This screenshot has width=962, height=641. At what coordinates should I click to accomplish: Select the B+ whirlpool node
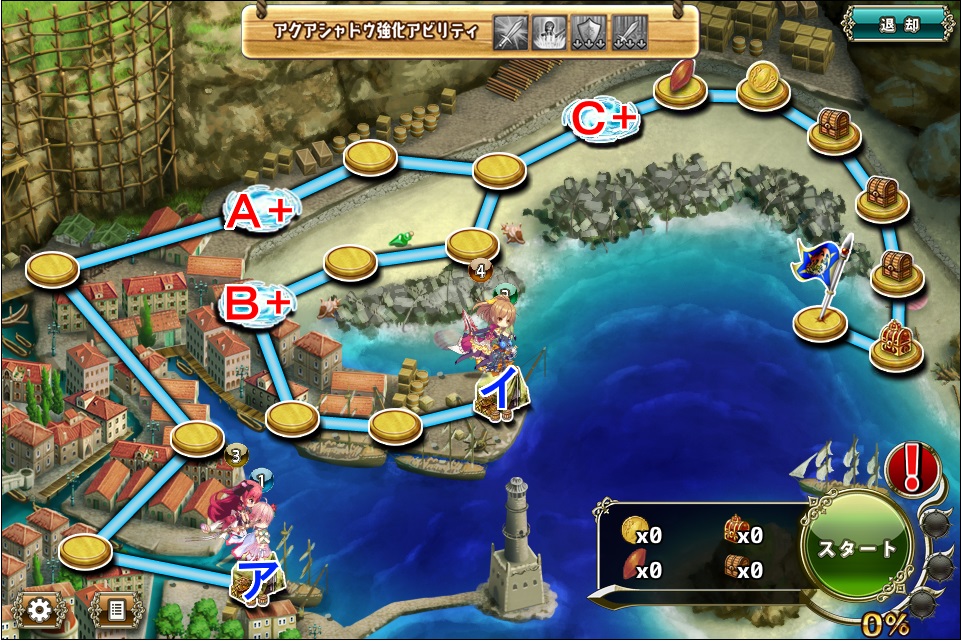point(257,304)
